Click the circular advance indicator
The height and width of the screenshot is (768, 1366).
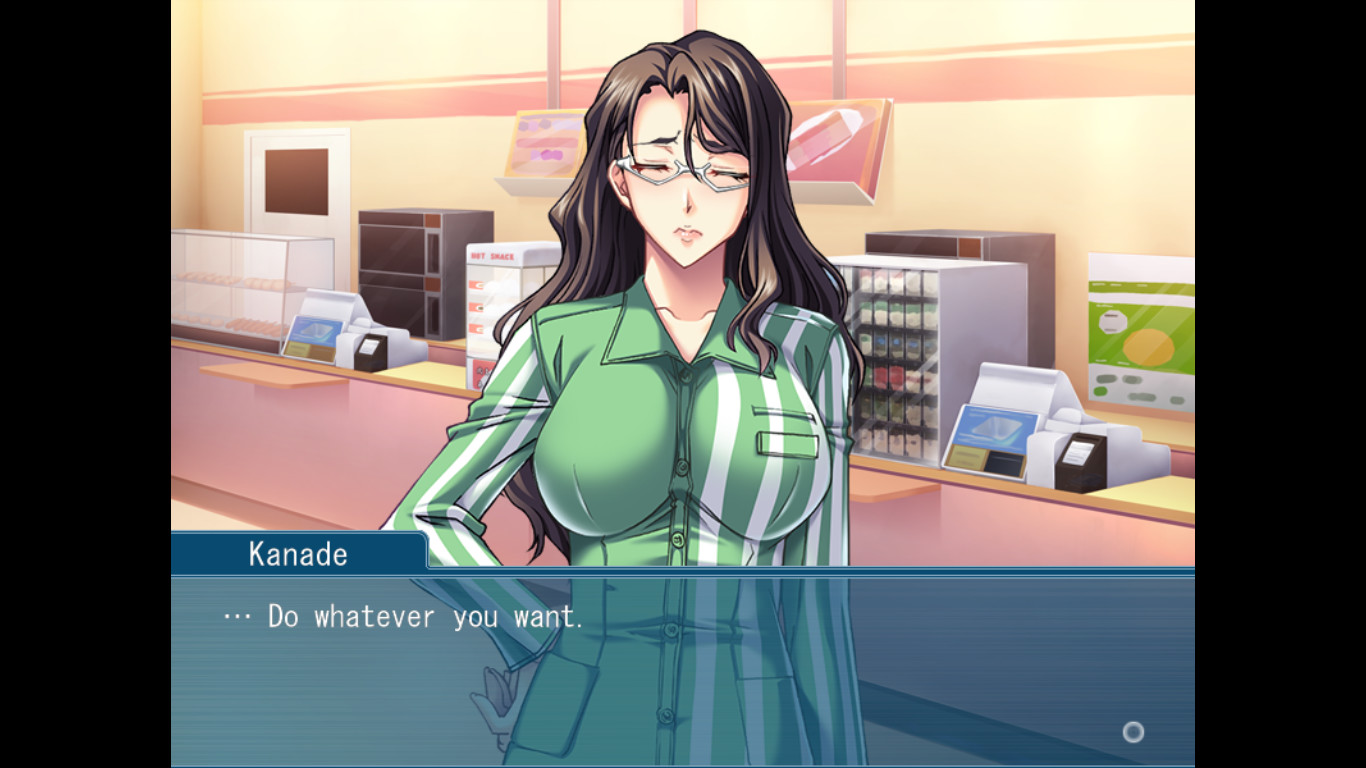[x=1133, y=733]
